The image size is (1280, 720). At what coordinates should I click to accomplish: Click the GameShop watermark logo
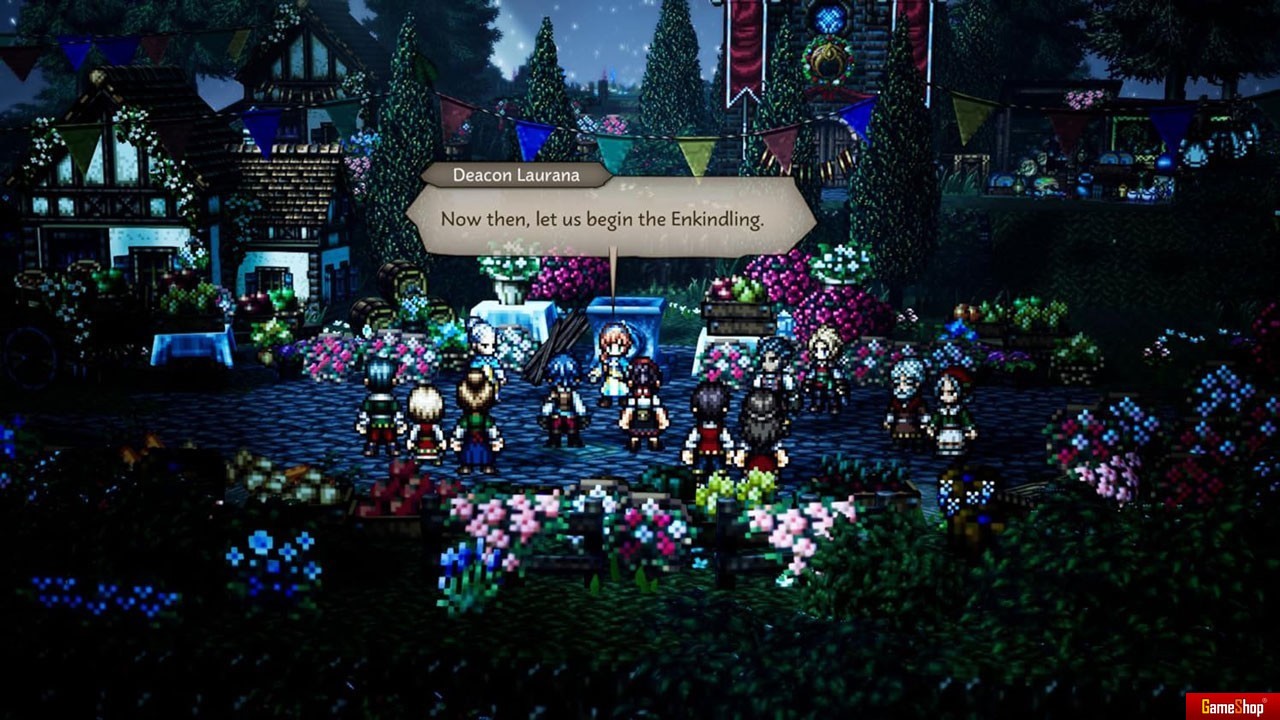tap(1232, 706)
